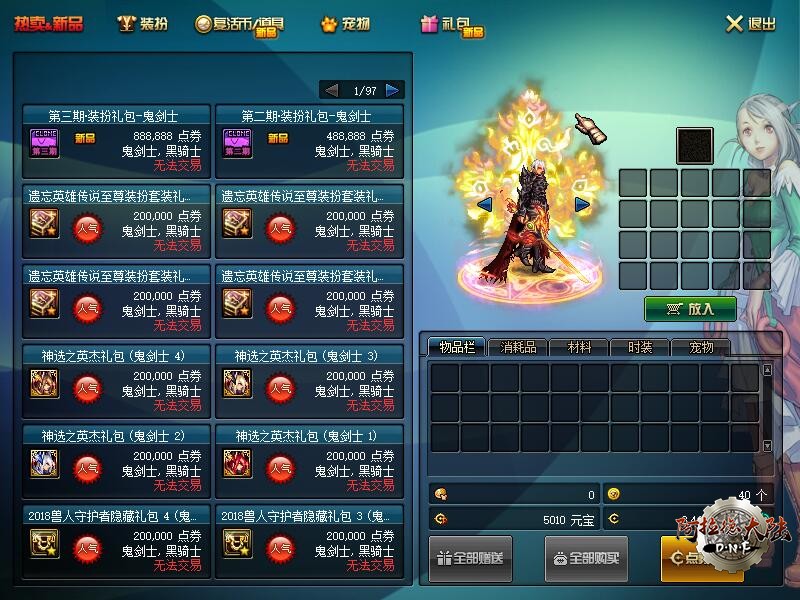The image size is (800, 600).
Task: Open the 时装 inventory tab
Action: click(640, 347)
